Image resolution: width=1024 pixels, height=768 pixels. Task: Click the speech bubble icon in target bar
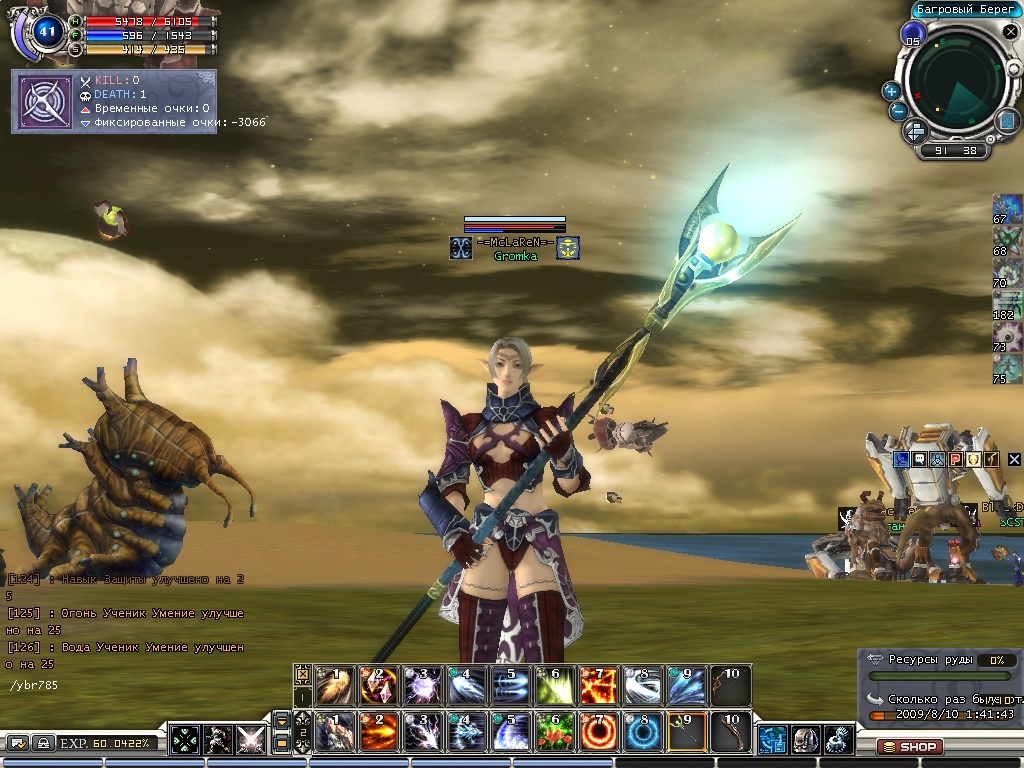[919, 459]
